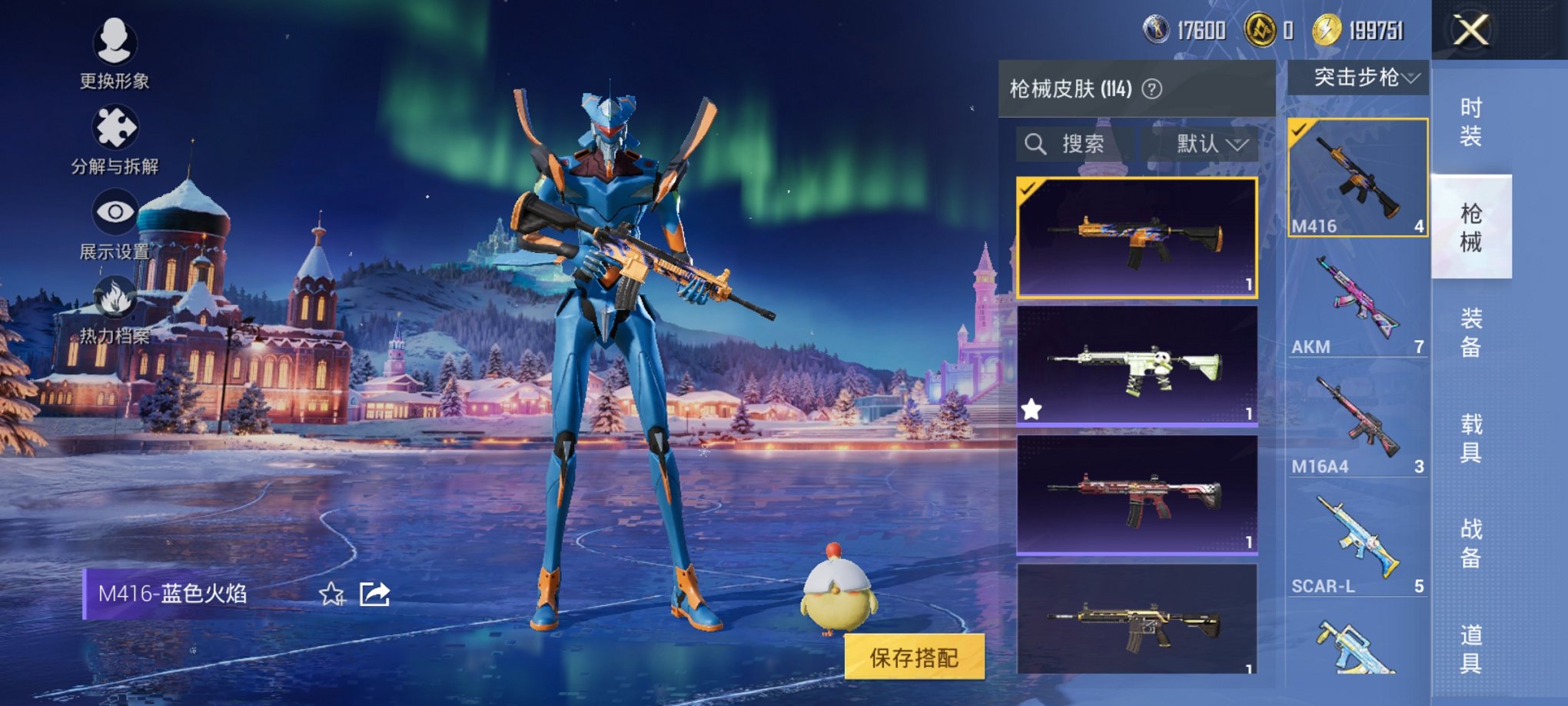Click the 搜索 skin search field
The image size is (1568, 706).
[x=1076, y=144]
